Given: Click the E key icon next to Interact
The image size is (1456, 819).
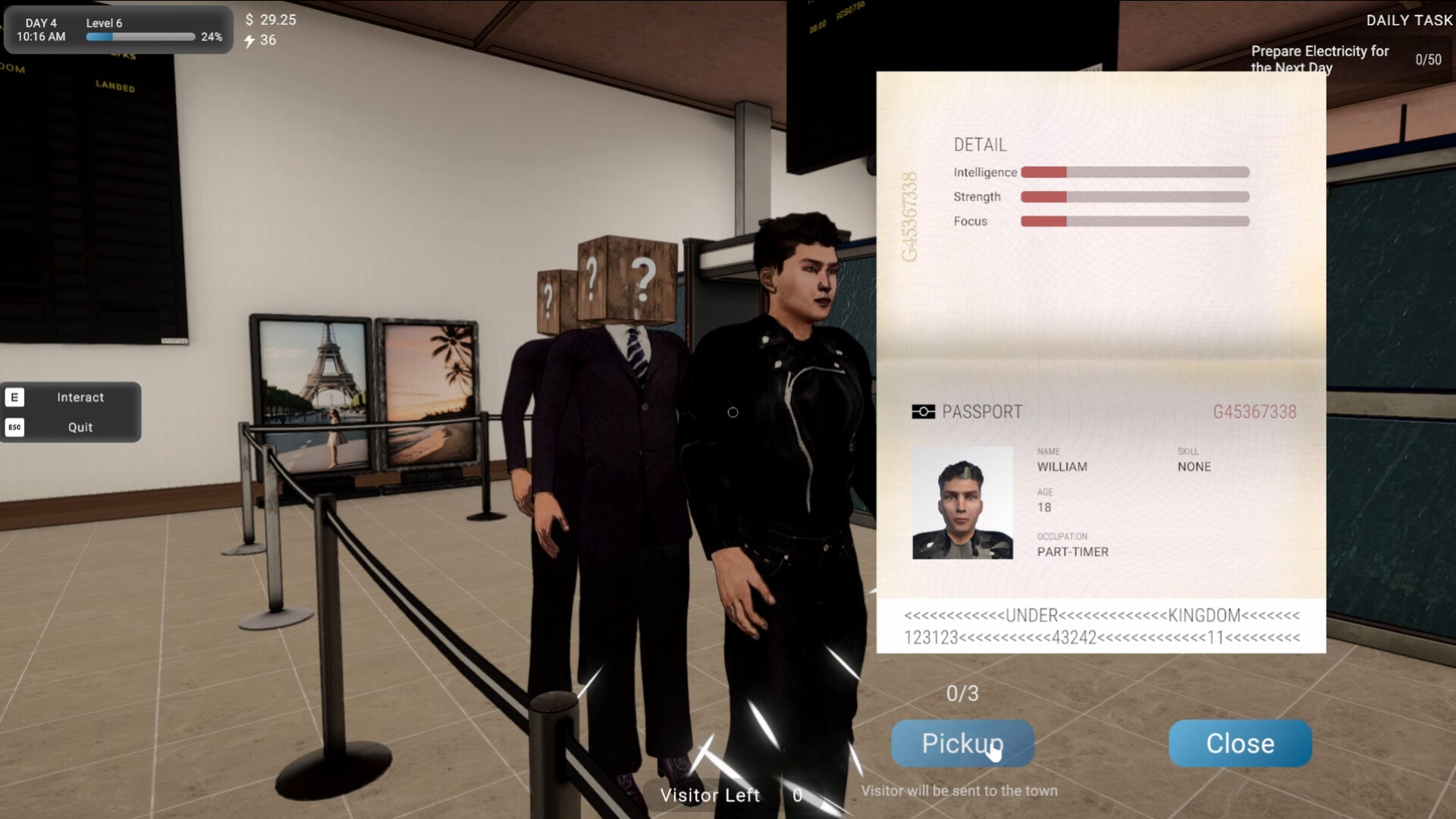Looking at the screenshot, I should click(x=15, y=396).
